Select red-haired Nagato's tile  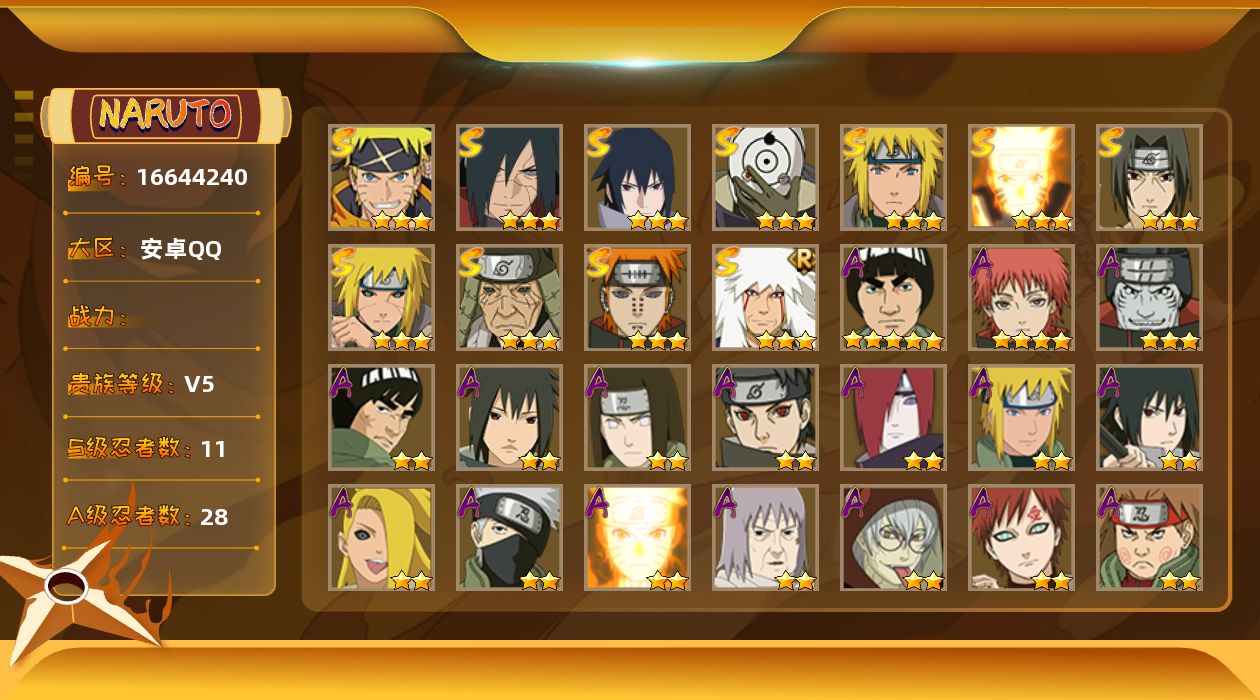(893, 417)
